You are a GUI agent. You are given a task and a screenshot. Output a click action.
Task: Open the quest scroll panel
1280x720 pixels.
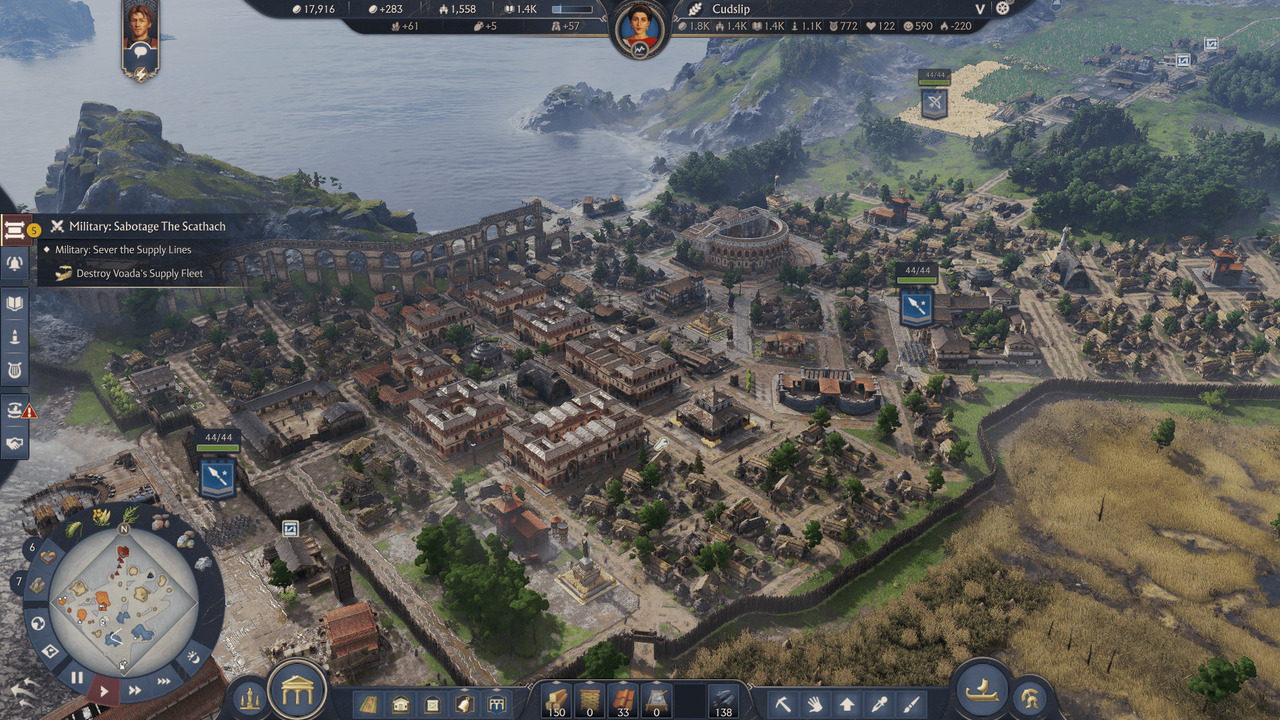(15, 230)
